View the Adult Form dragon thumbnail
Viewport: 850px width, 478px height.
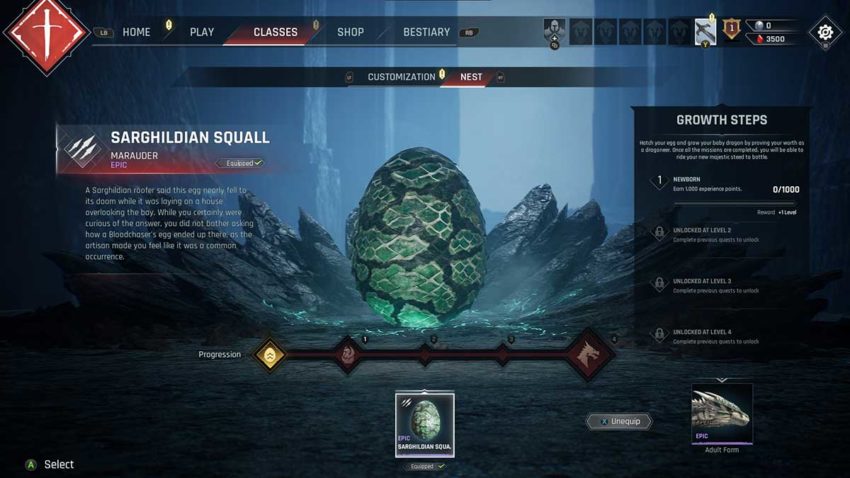coord(721,414)
